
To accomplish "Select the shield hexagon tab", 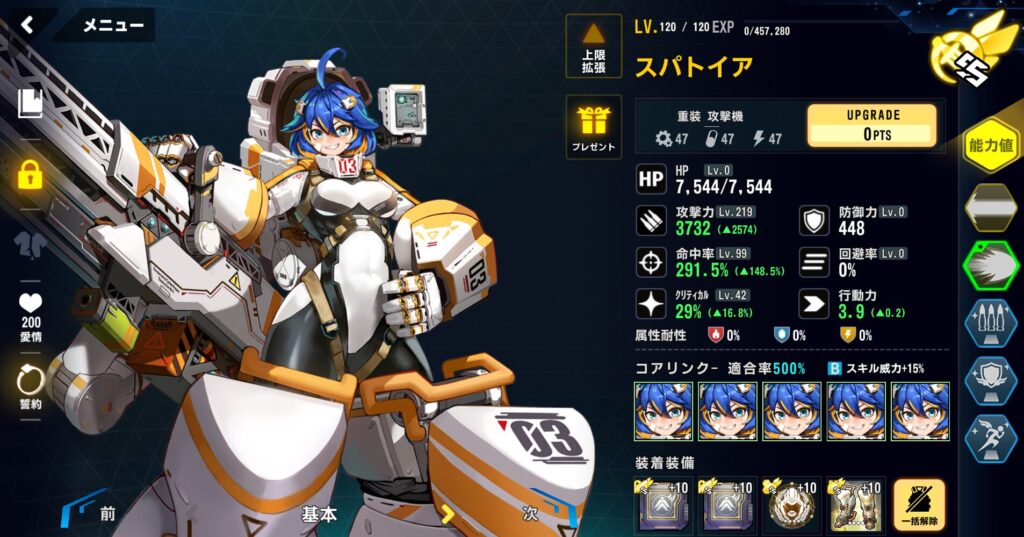I will [991, 381].
